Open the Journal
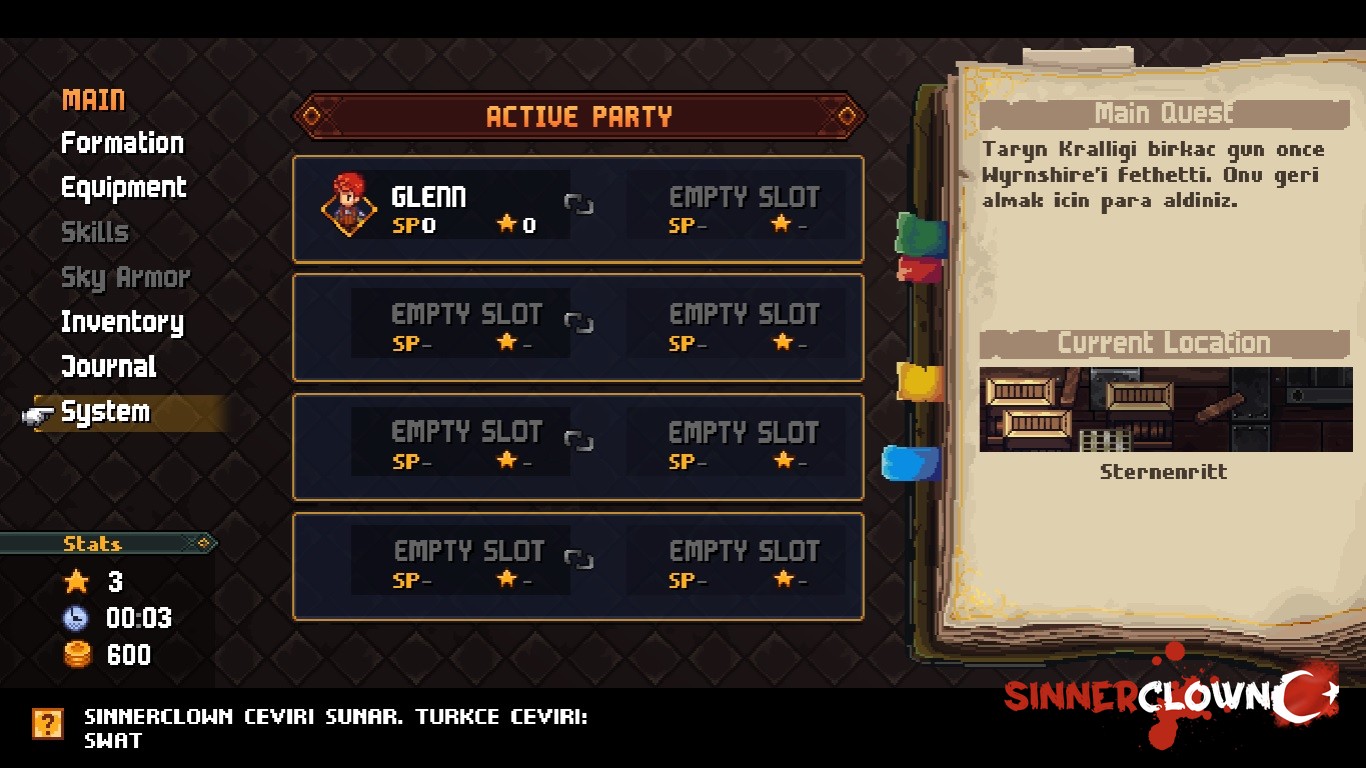This screenshot has width=1366, height=768. tap(108, 367)
